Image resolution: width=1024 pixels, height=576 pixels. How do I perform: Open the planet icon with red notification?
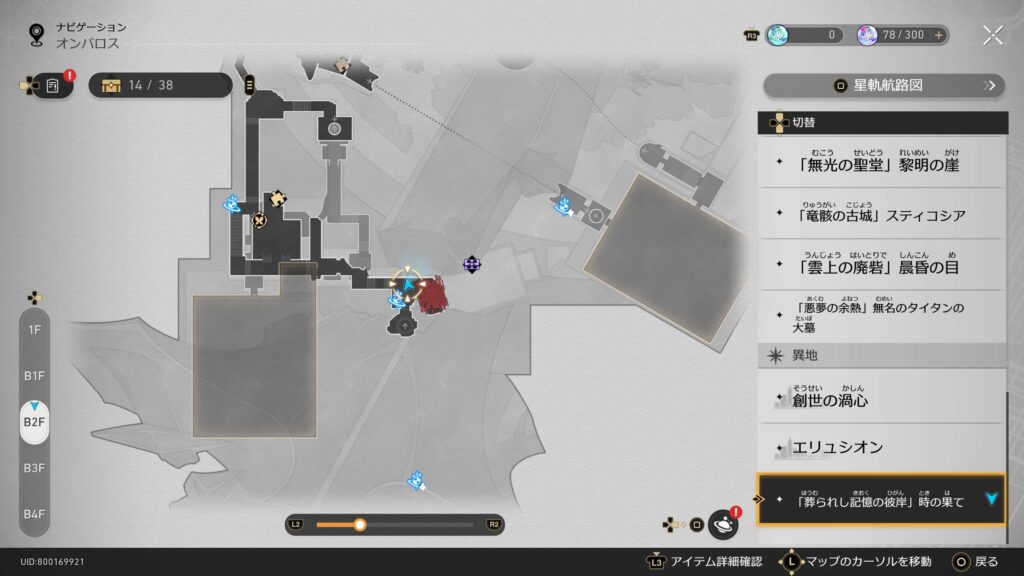pos(722,524)
